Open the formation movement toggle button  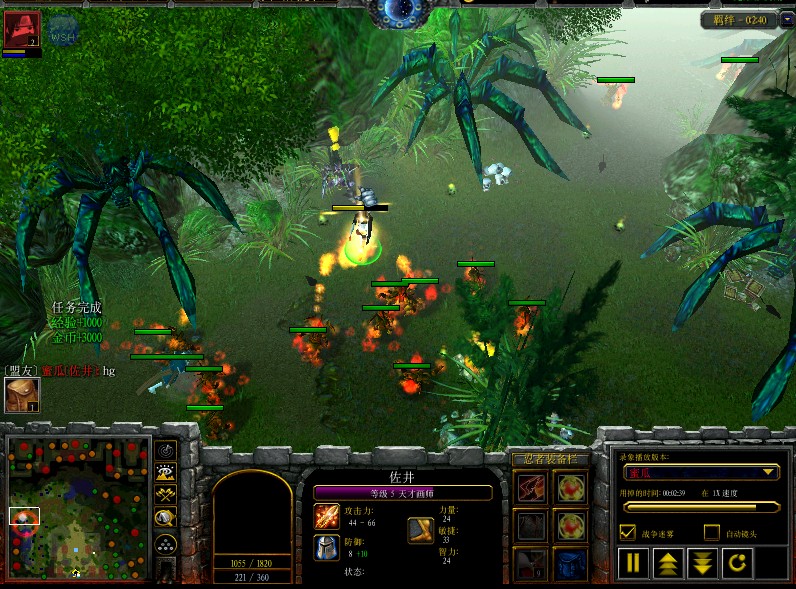166,544
